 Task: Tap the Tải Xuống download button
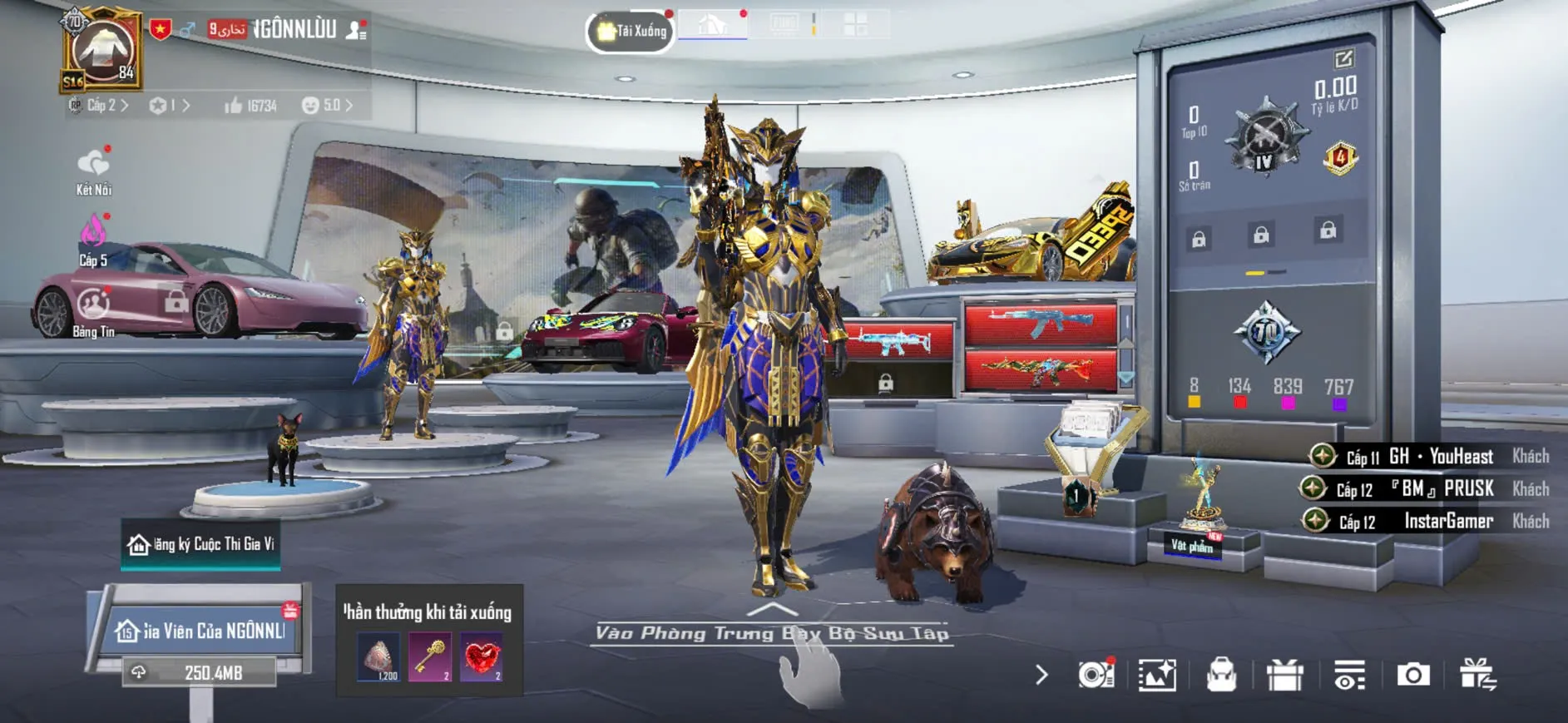631,32
